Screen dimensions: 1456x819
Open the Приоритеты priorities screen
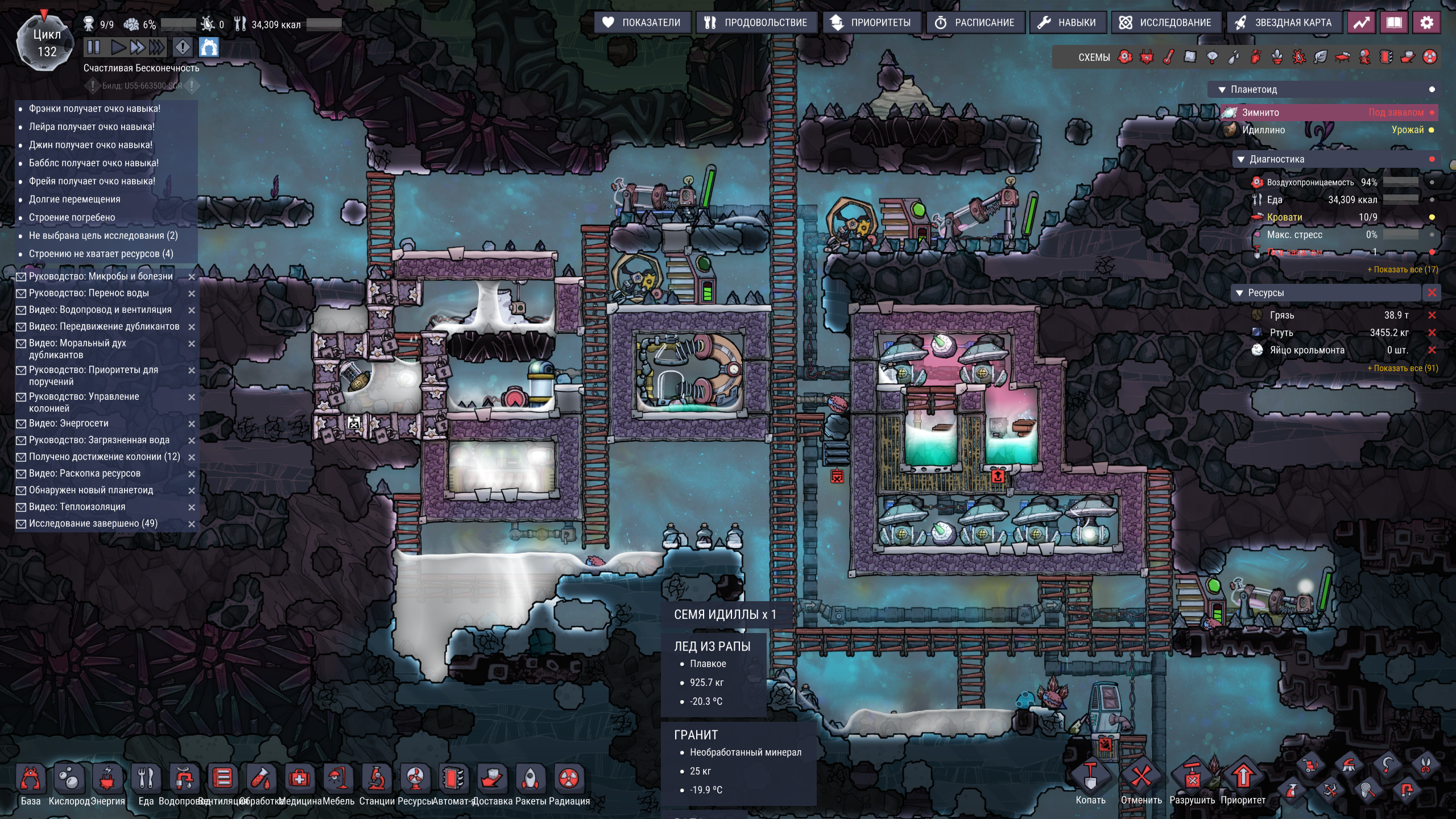coord(871,23)
